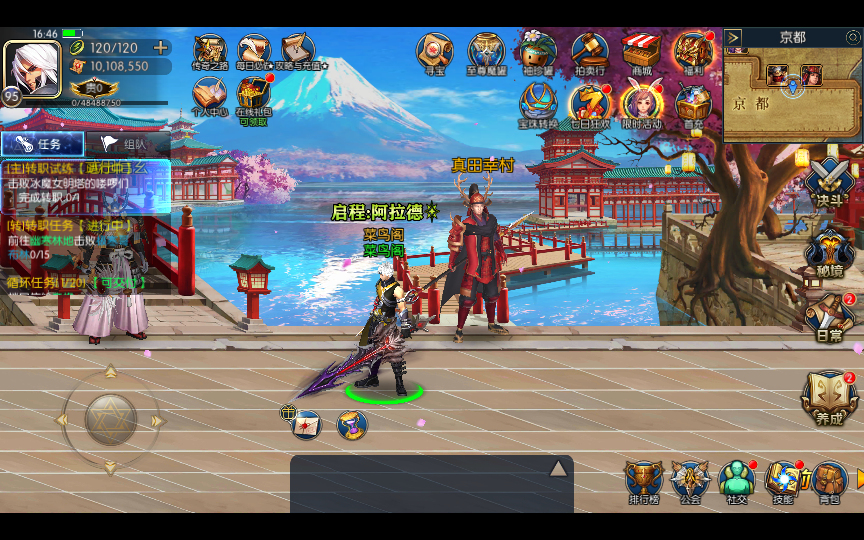The height and width of the screenshot is (540, 864).
Task: Select the 任务 quest tab
Action: (42, 143)
